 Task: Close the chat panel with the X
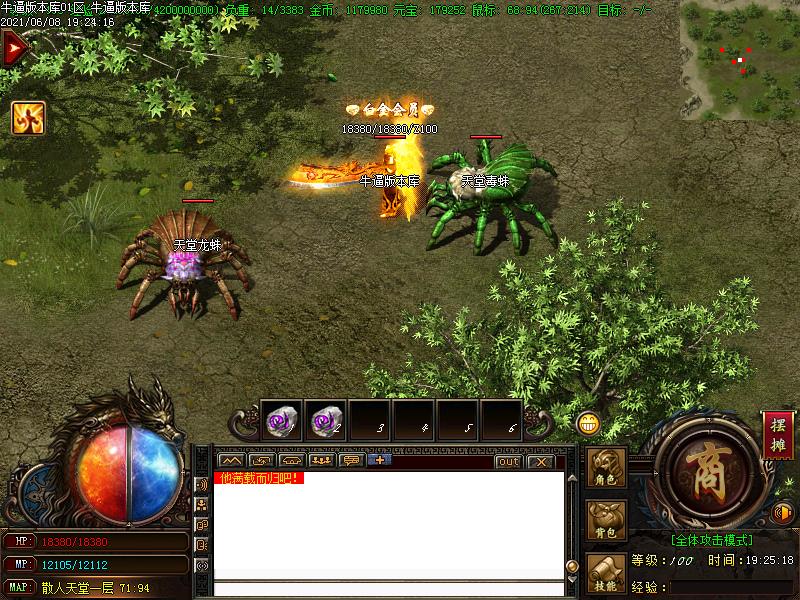pyautogui.click(x=540, y=461)
